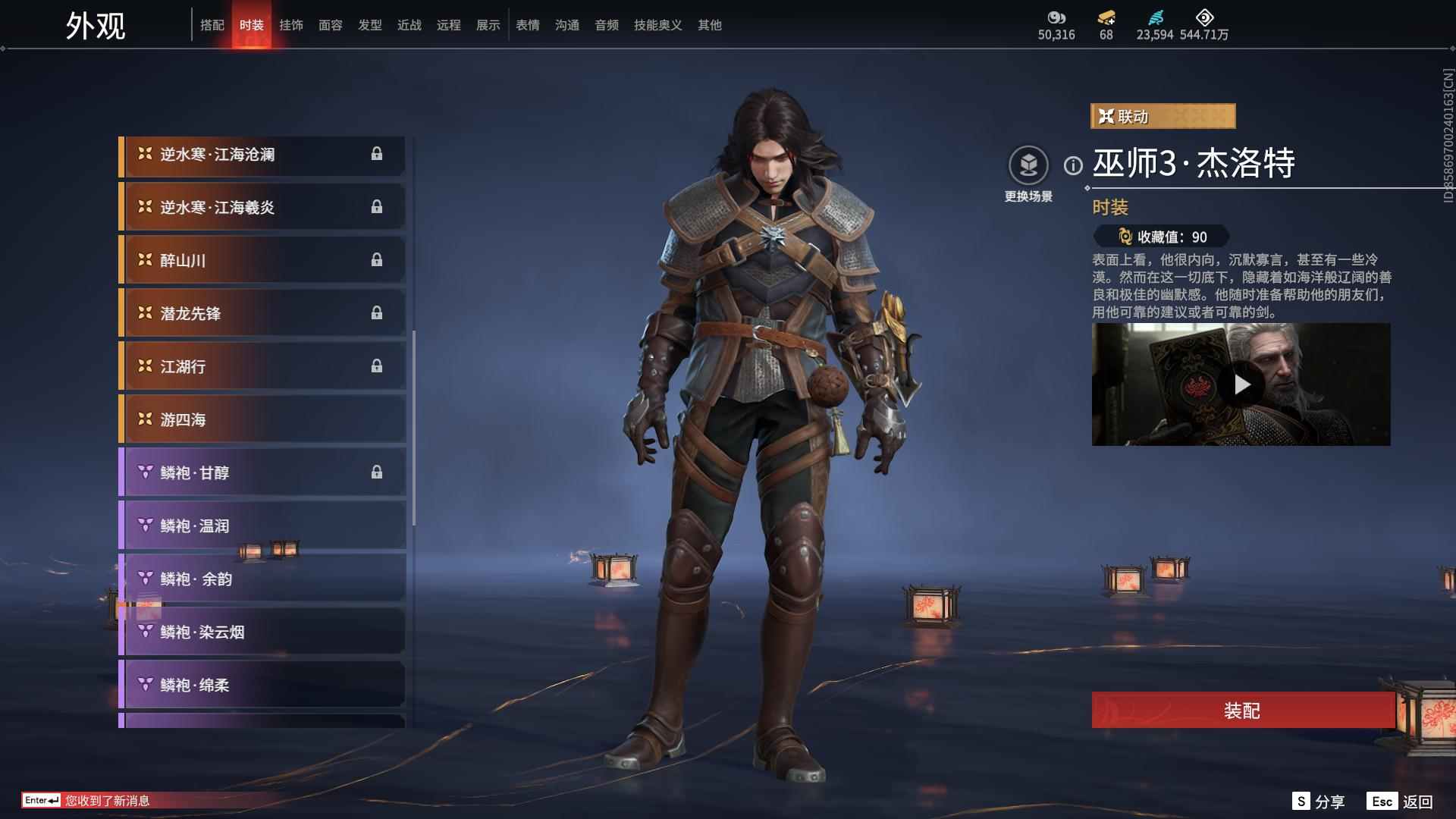Switch to the 搭配 tab

point(212,25)
